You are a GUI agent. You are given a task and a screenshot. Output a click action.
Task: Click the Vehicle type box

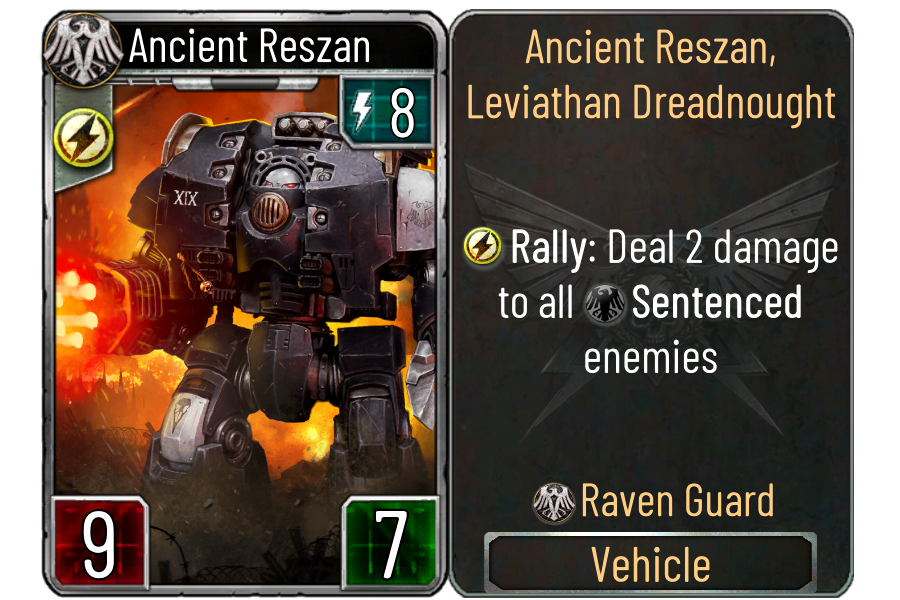point(651,564)
